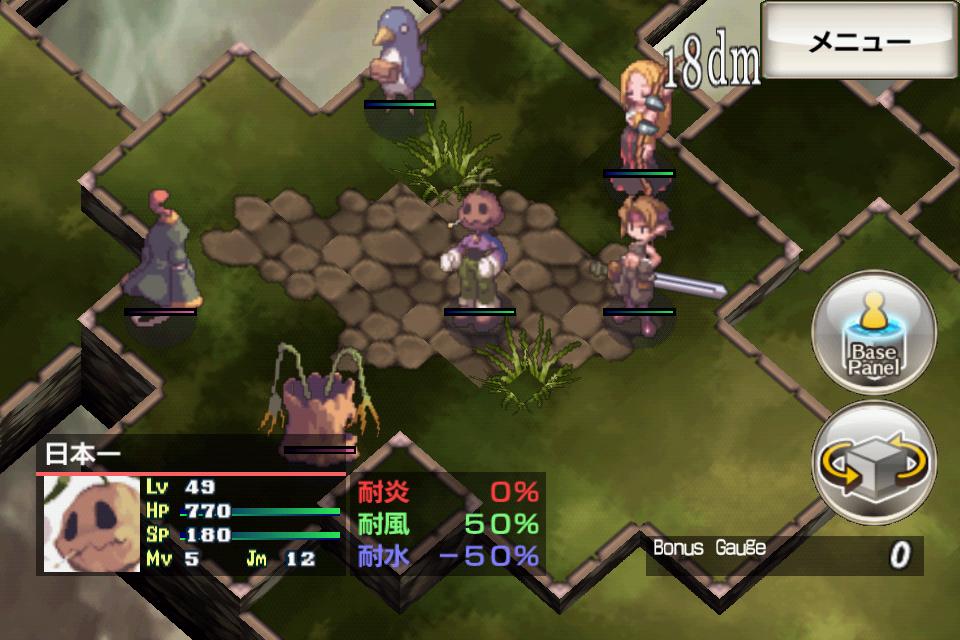
Task: Rotate the camera with the cube icon
Action: [x=873, y=465]
